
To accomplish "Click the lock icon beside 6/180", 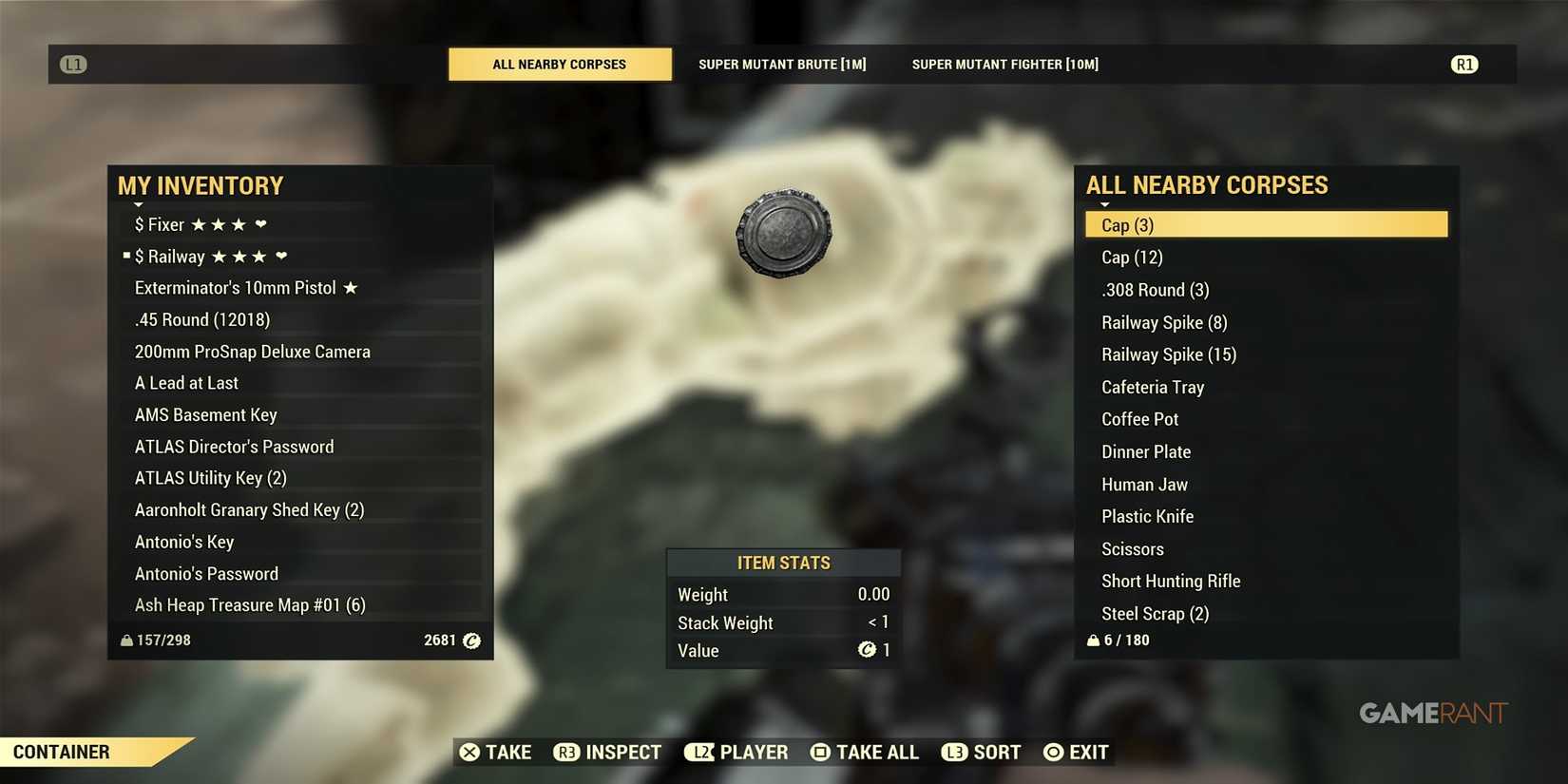I will [x=1093, y=640].
